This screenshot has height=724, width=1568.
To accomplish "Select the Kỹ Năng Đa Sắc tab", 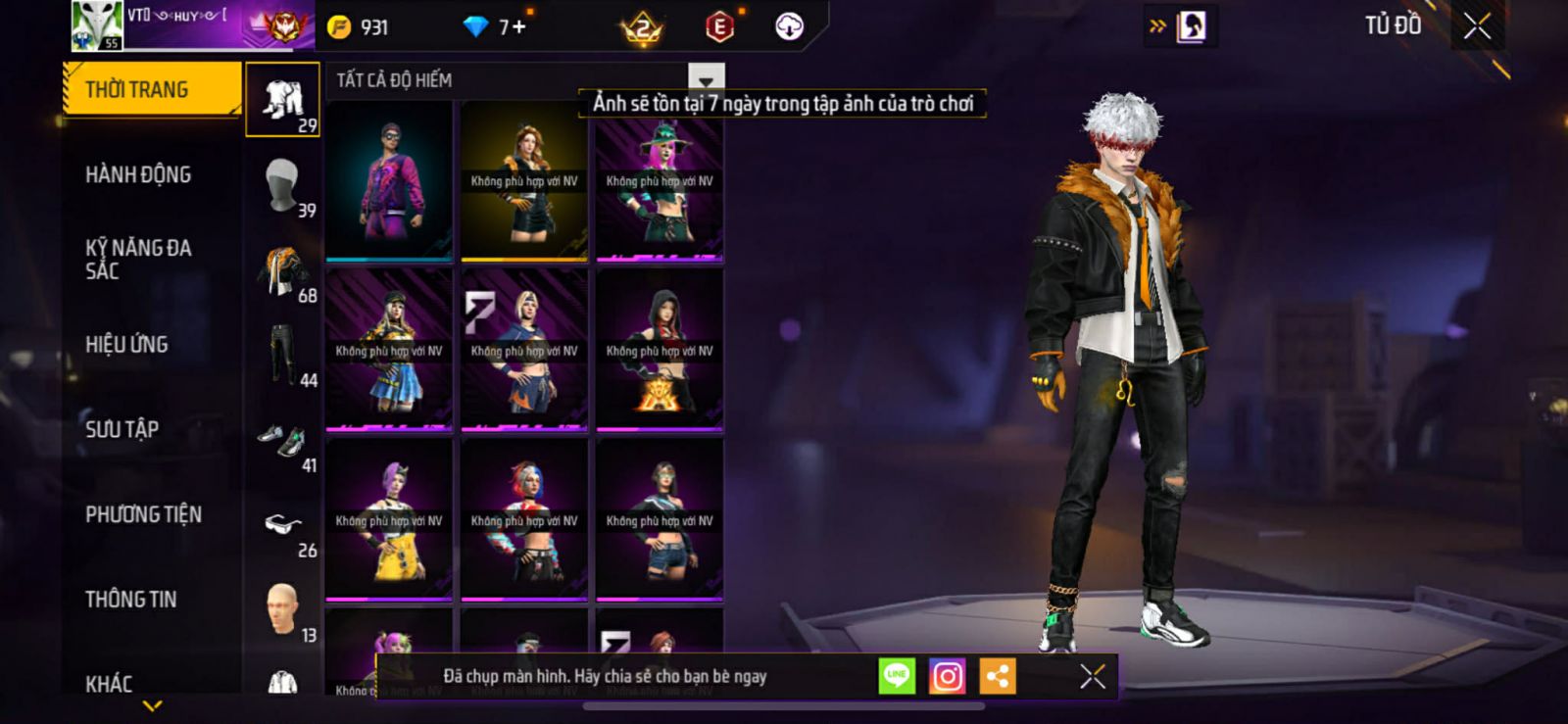I will coord(138,259).
